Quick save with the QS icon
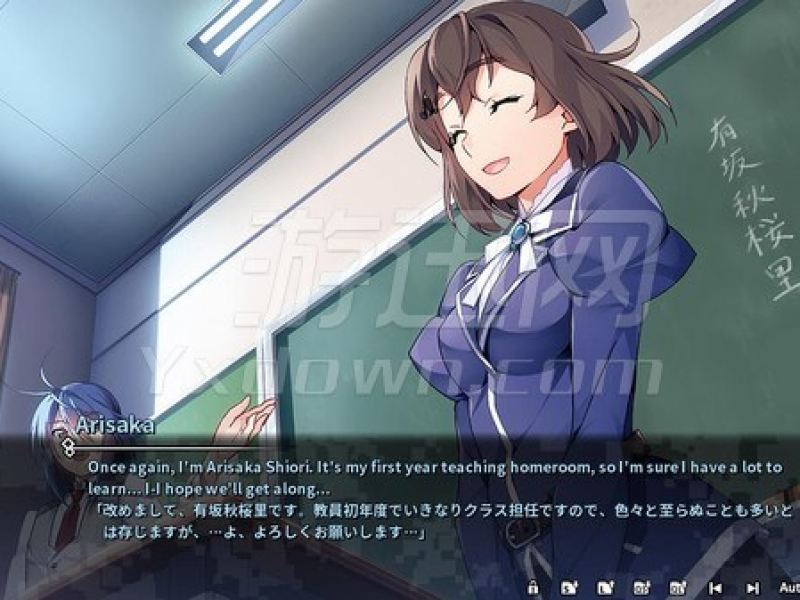 pos(640,587)
